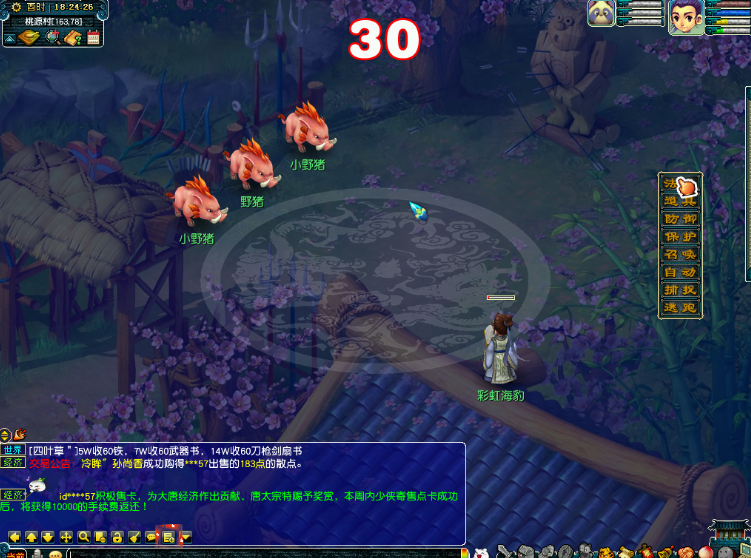Open 道具 (Items) battle command

[680, 202]
